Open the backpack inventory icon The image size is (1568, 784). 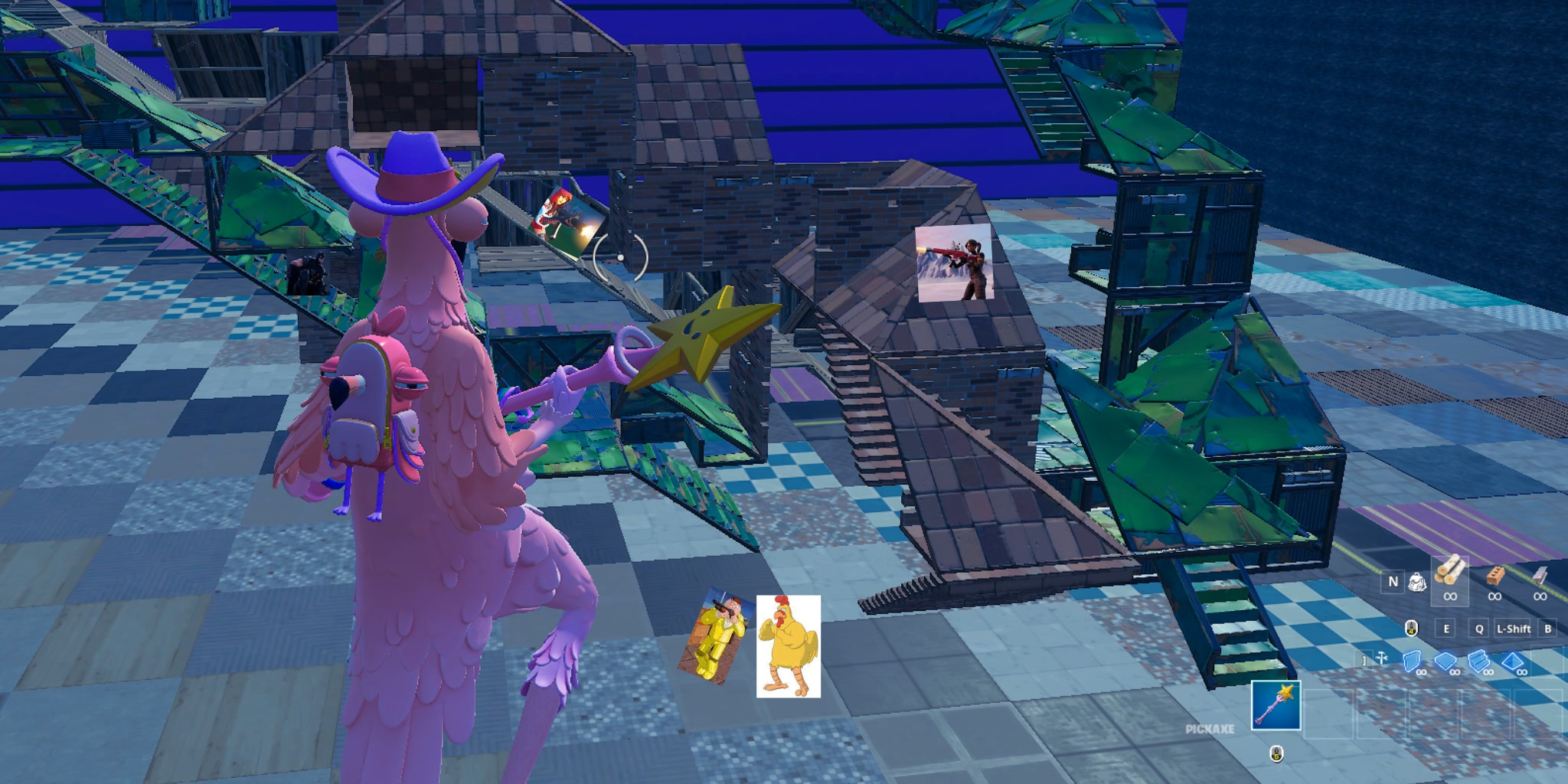coord(1418,582)
